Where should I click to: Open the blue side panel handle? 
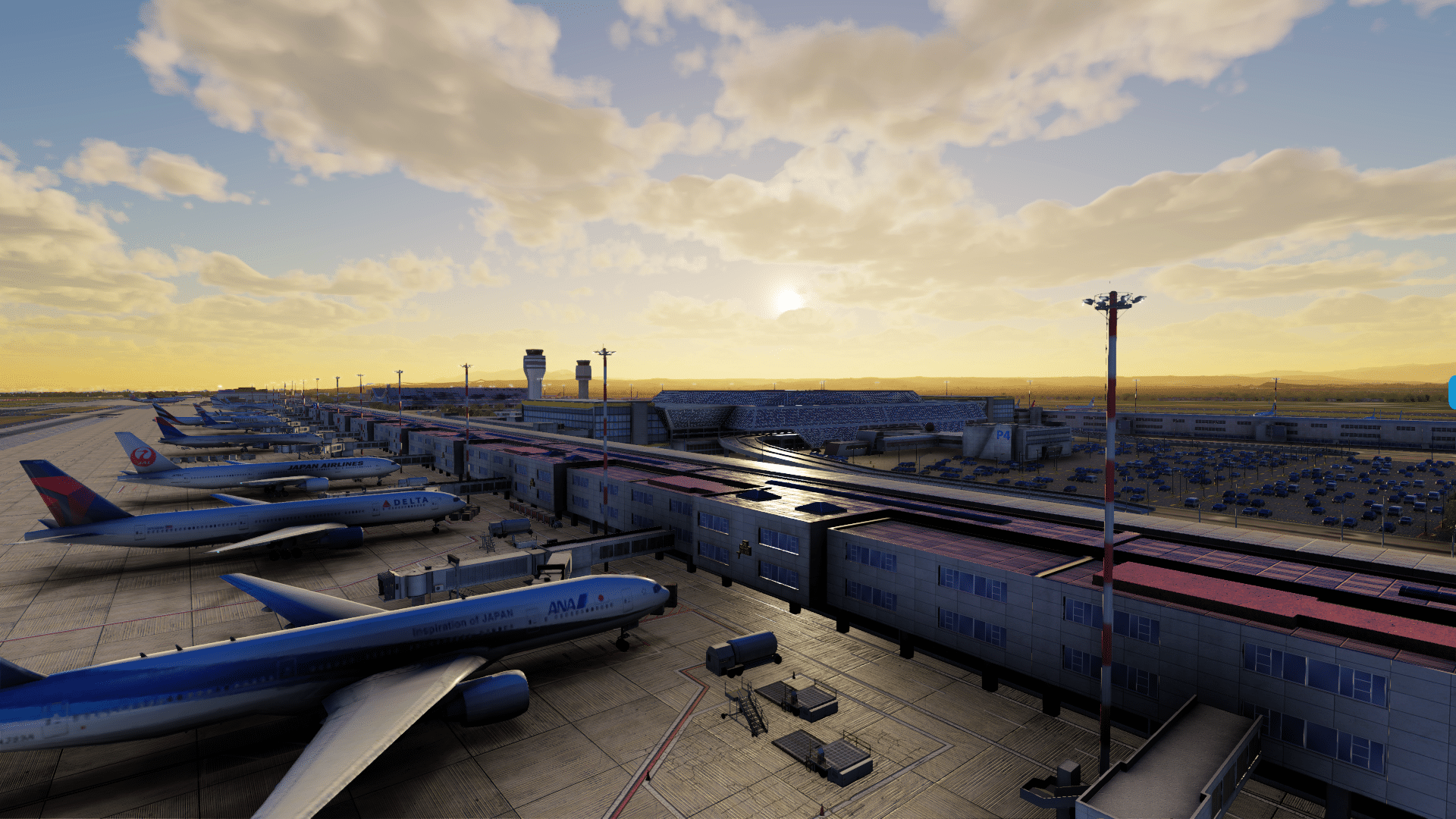(1451, 393)
